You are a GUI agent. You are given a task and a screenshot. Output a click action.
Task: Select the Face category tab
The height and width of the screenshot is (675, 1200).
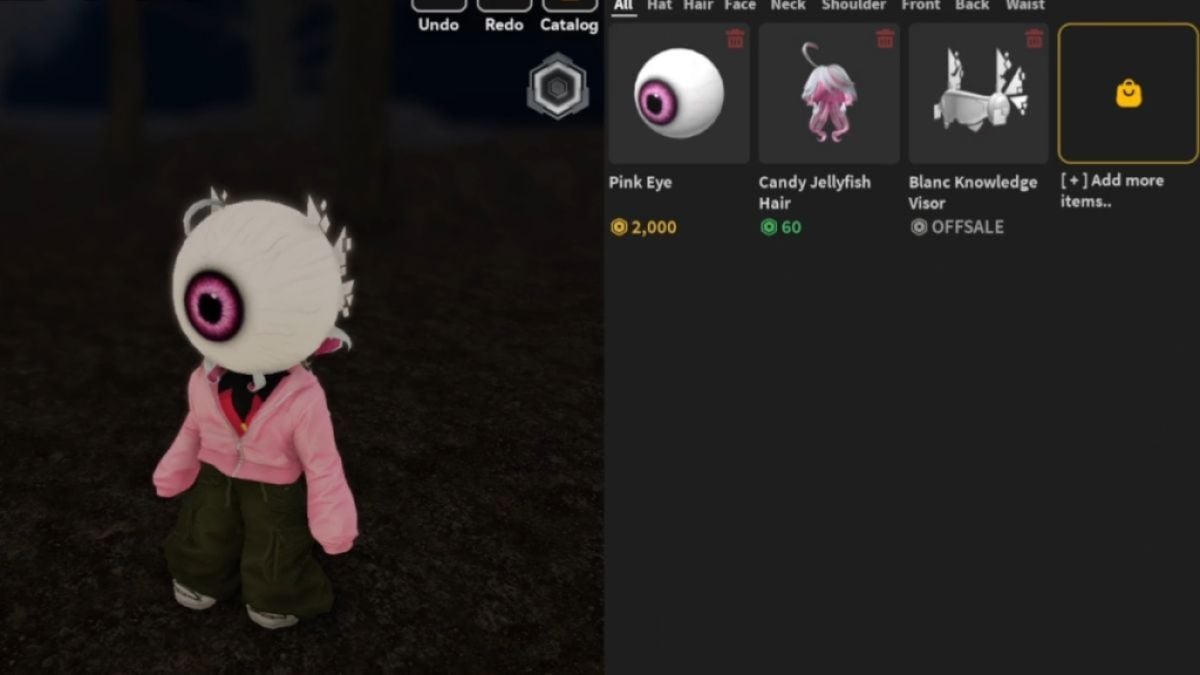click(x=740, y=5)
